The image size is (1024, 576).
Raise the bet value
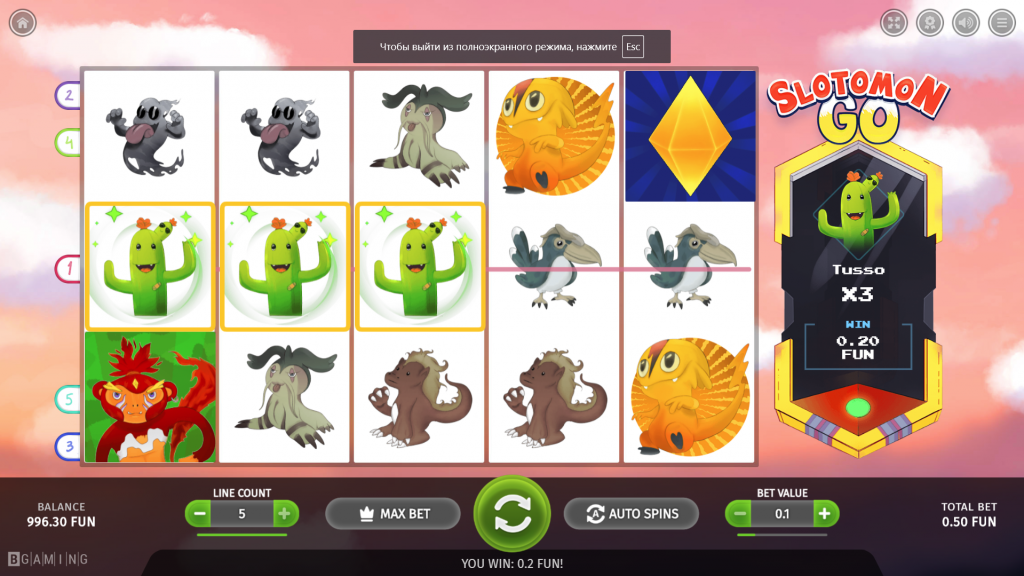[824, 514]
